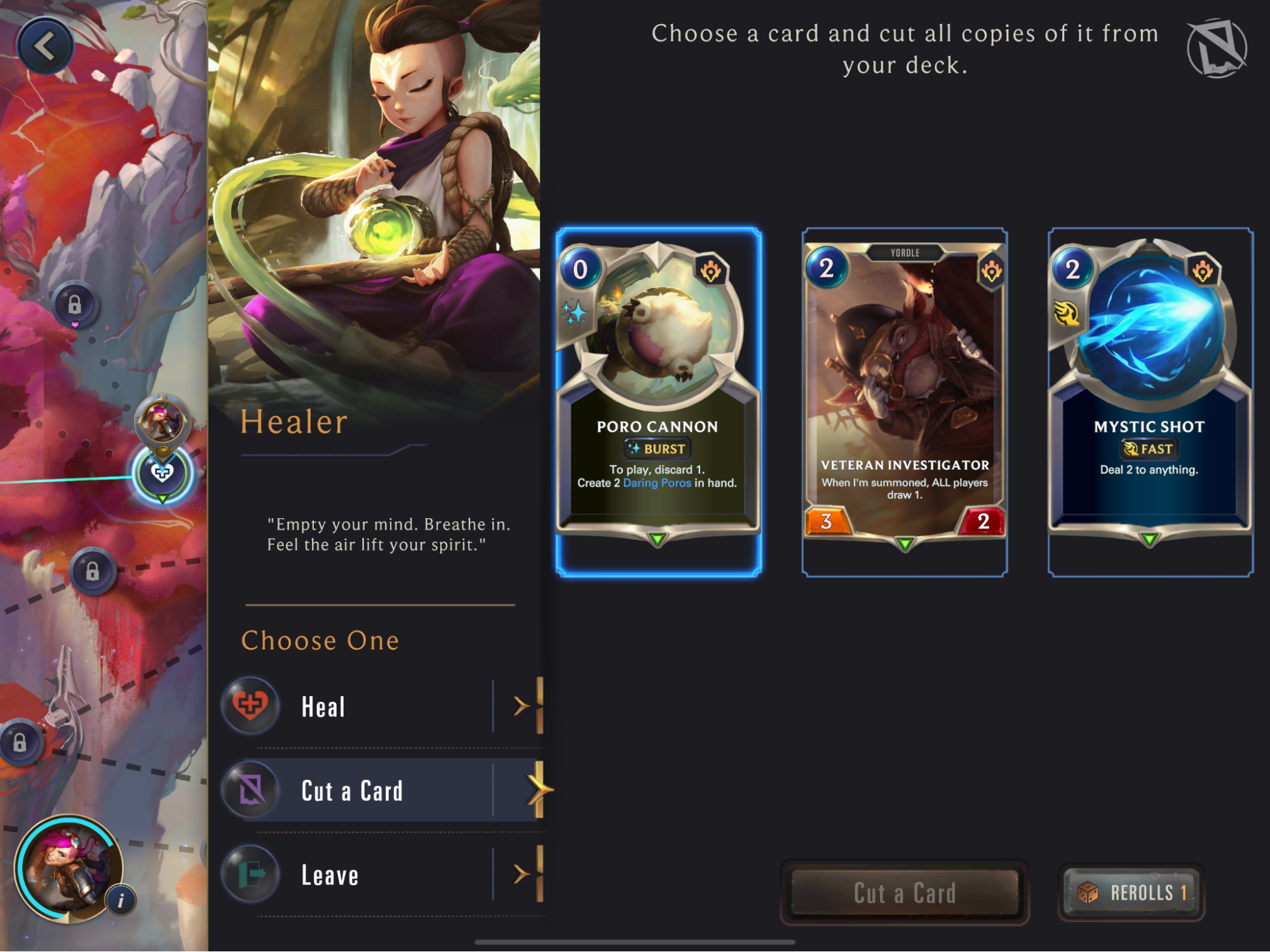
Task: Choose the Heal option
Action: [381, 706]
